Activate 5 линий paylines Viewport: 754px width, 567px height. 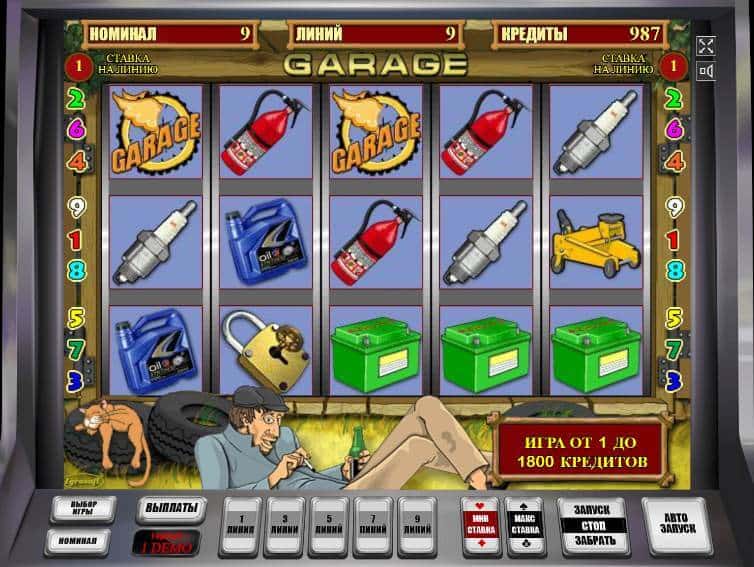(x=330, y=525)
